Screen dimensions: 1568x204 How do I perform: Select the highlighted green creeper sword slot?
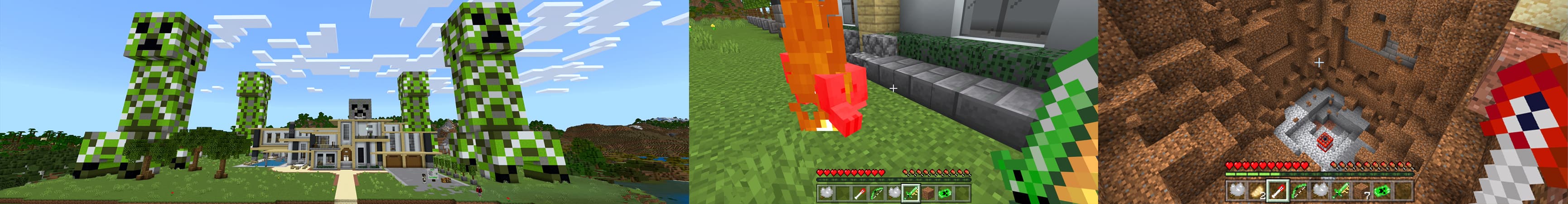(911, 193)
